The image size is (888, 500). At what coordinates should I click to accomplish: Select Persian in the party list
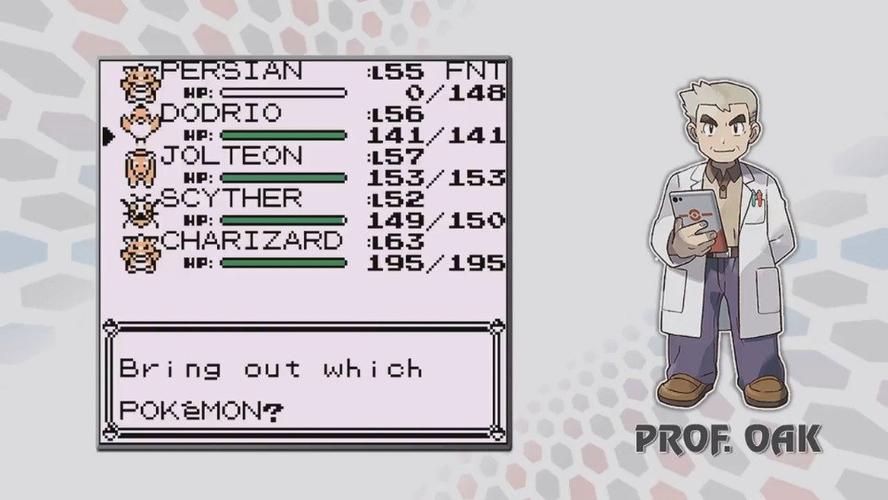click(x=231, y=72)
